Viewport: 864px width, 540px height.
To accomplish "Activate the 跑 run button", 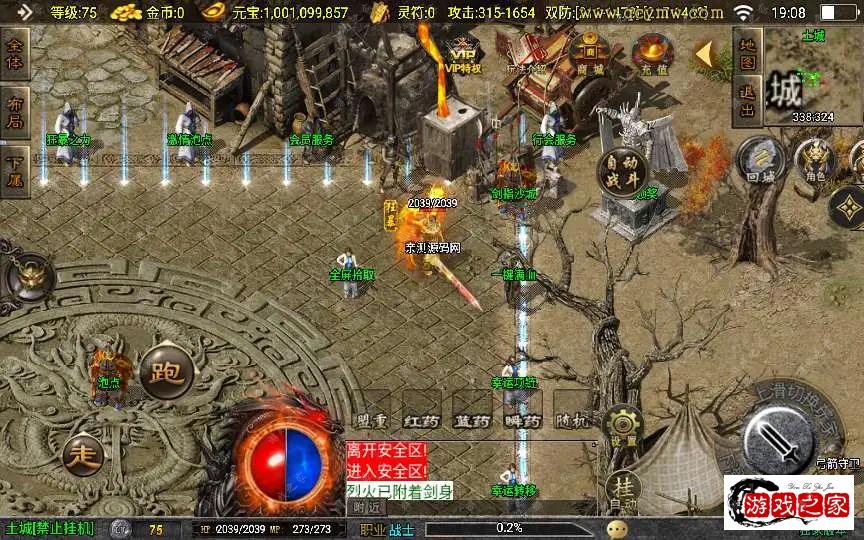I will [165, 372].
